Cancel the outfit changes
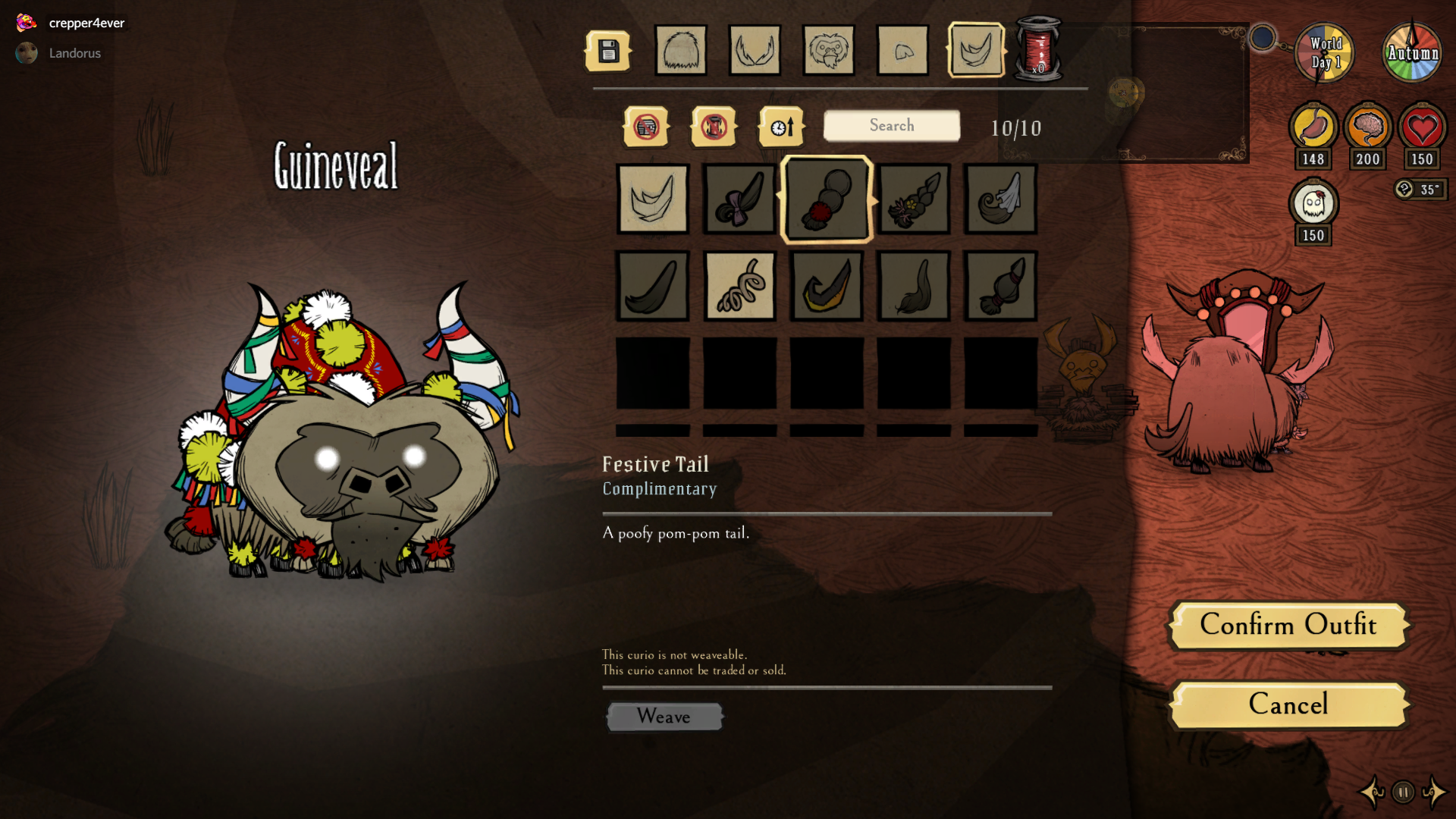 click(1288, 704)
